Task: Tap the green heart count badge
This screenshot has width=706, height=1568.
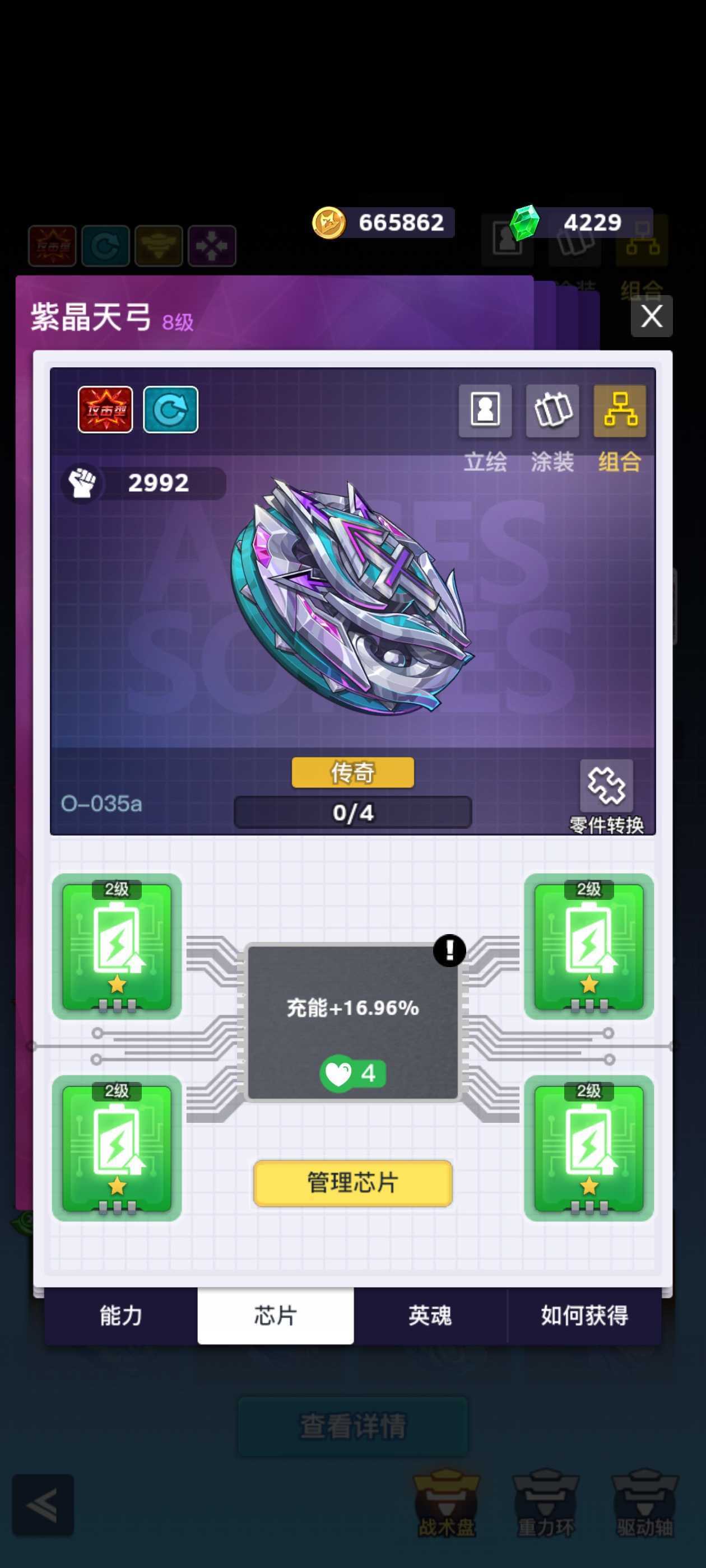Action: point(352,1073)
